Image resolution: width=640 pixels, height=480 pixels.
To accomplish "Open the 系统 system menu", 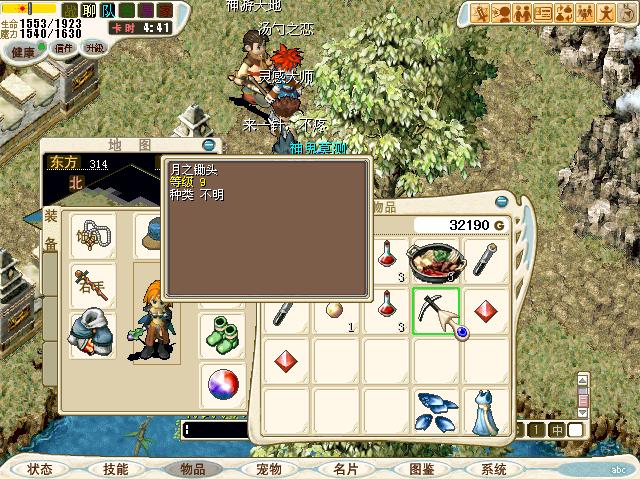I will pyautogui.click(x=494, y=468).
